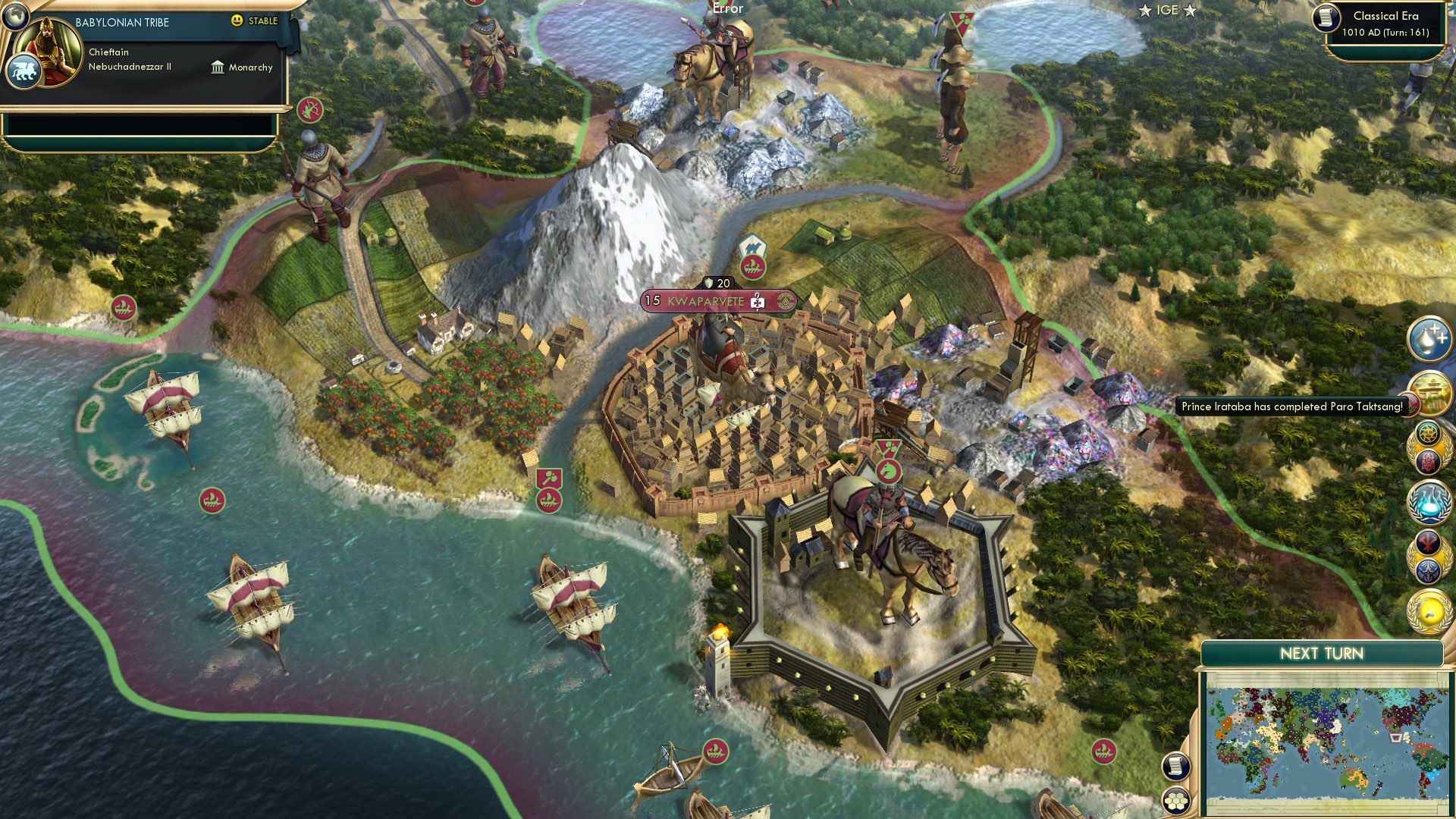Click the globe icon in the top-left corner
Image resolution: width=1456 pixels, height=819 pixels.
coord(15,18)
